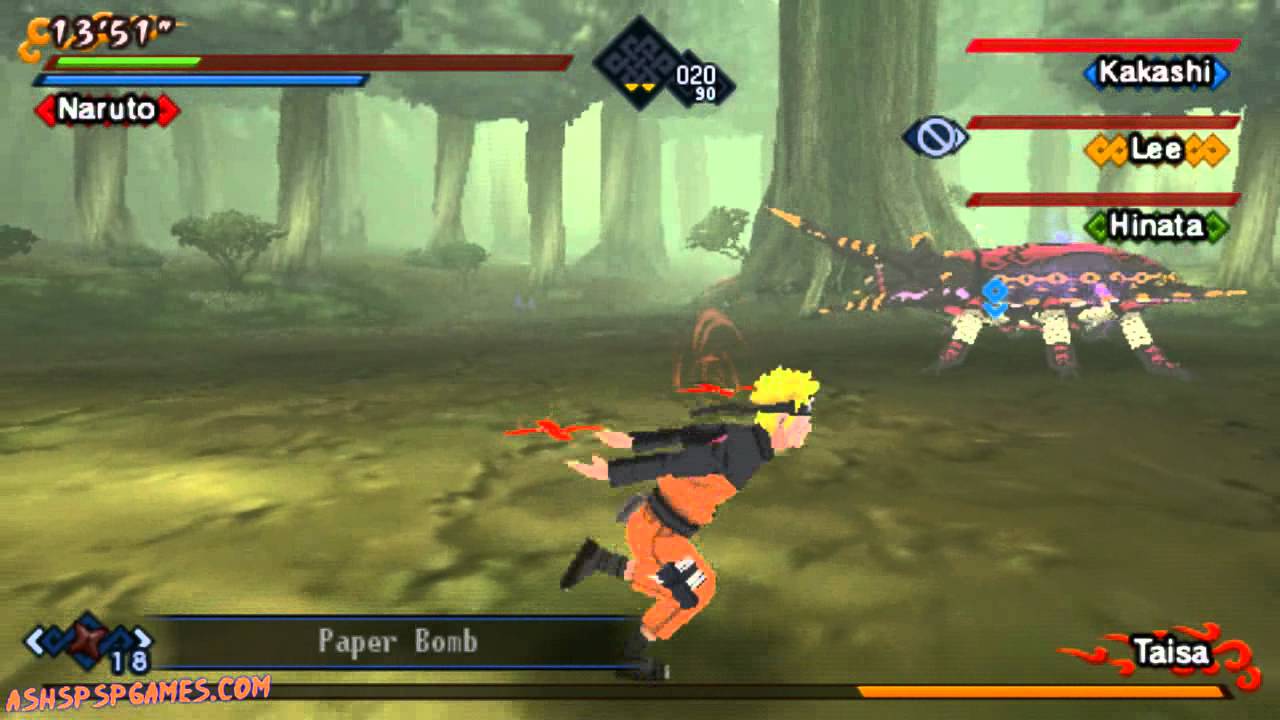
Task: Click the crossed-eye status icon beside Lee
Action: tap(934, 137)
